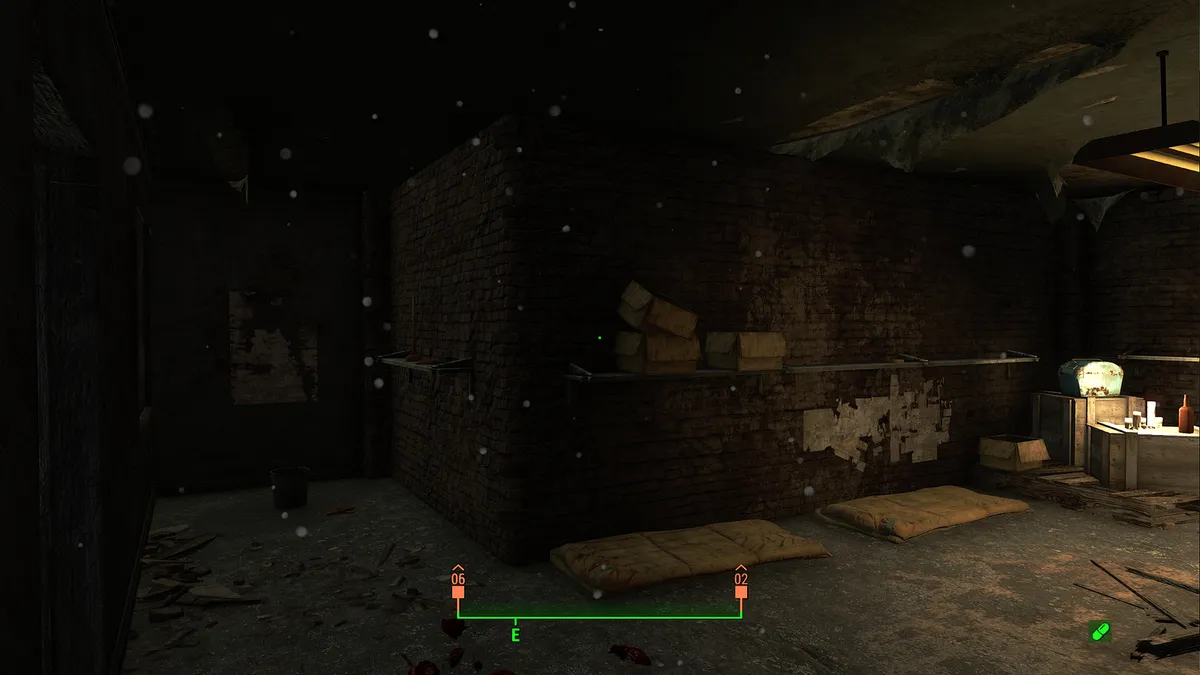Click the East letter on the compass
The image size is (1200, 675).
(516, 635)
